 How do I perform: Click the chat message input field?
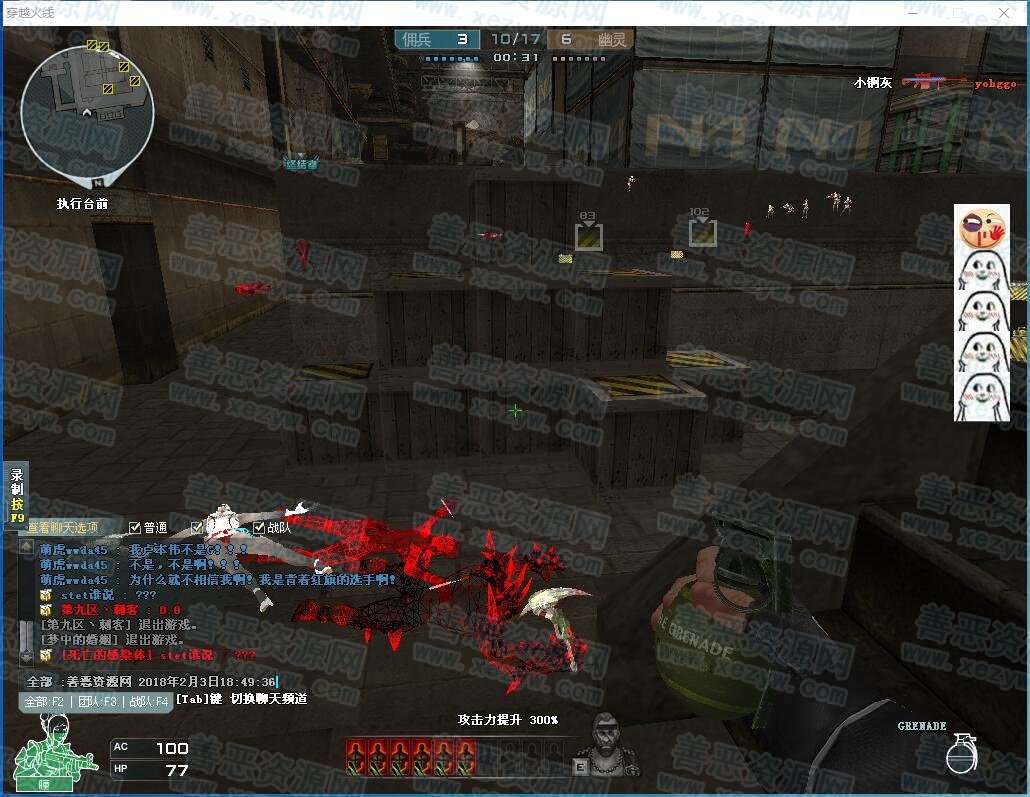coord(160,682)
